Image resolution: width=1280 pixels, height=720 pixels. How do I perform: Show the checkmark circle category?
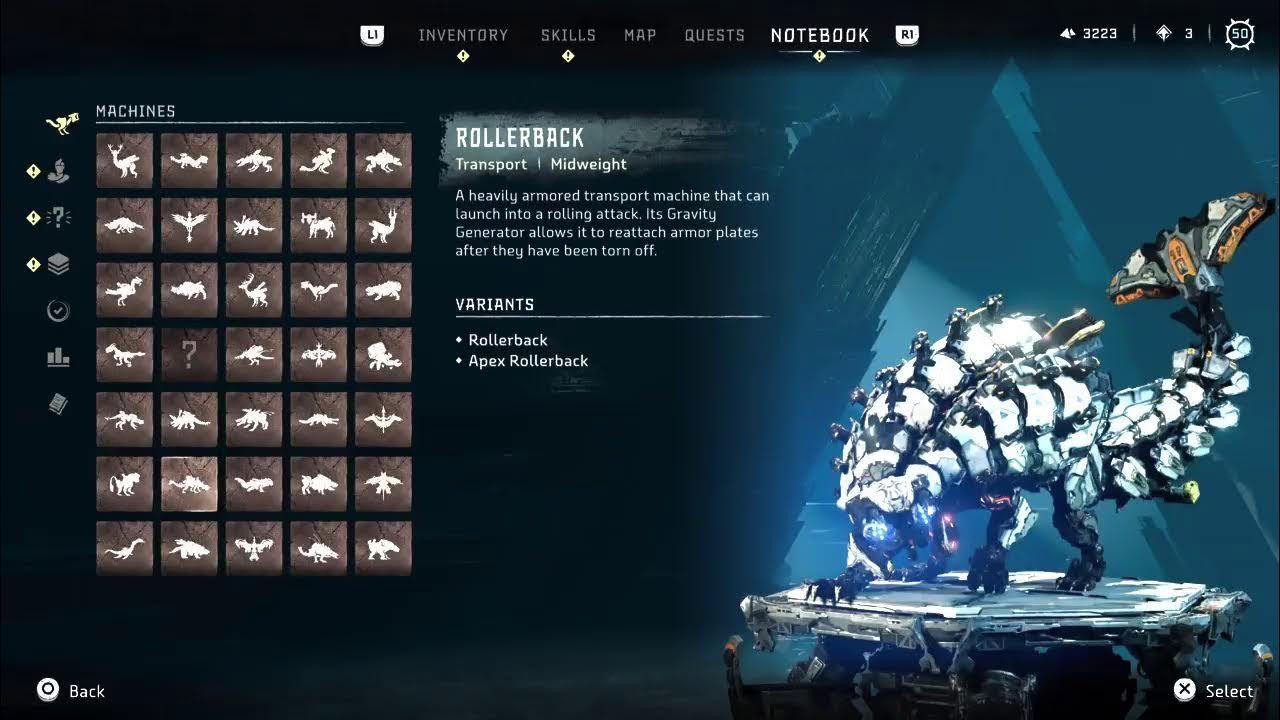pos(58,311)
